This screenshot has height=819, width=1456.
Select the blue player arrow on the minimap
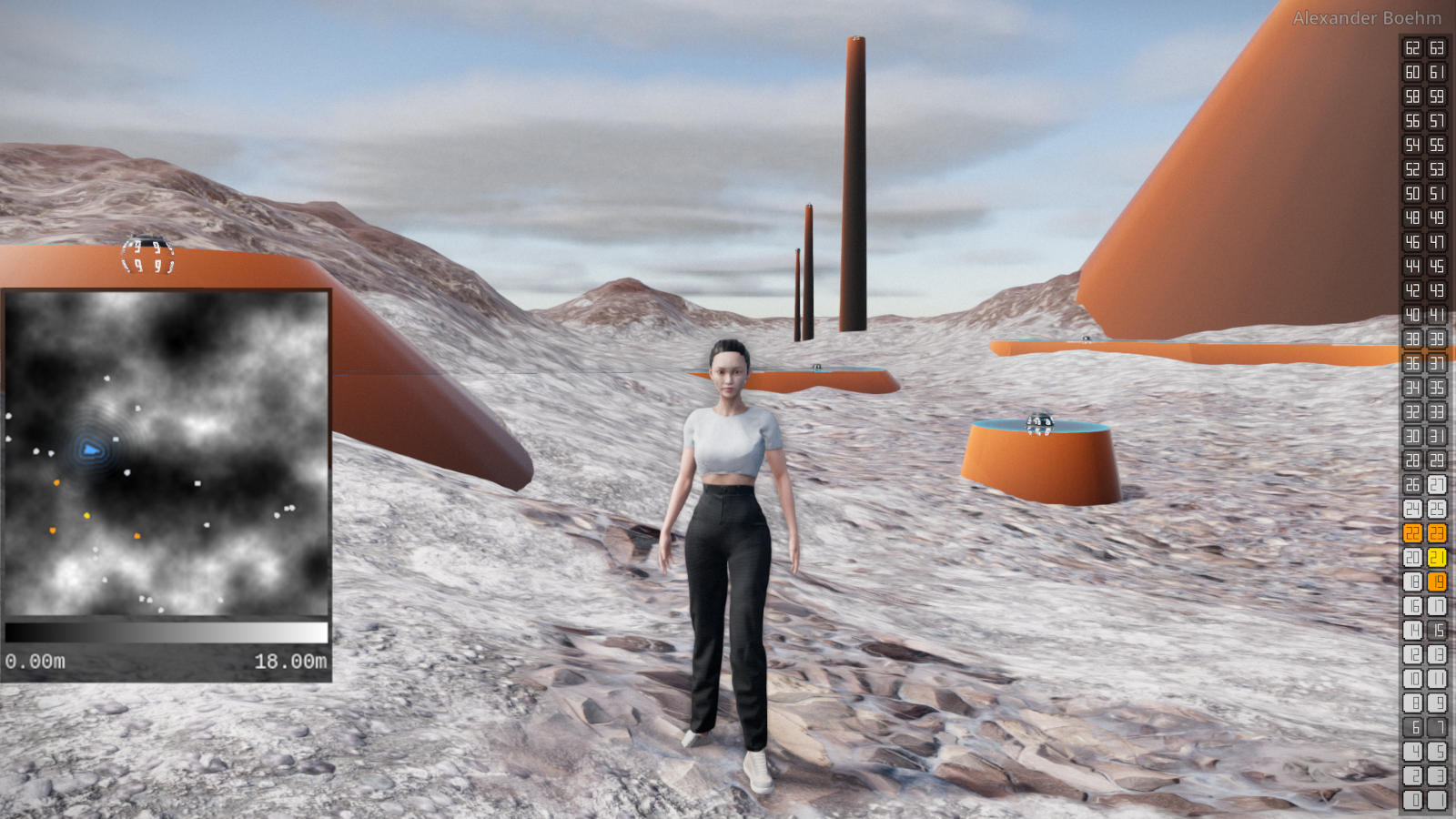click(x=90, y=449)
